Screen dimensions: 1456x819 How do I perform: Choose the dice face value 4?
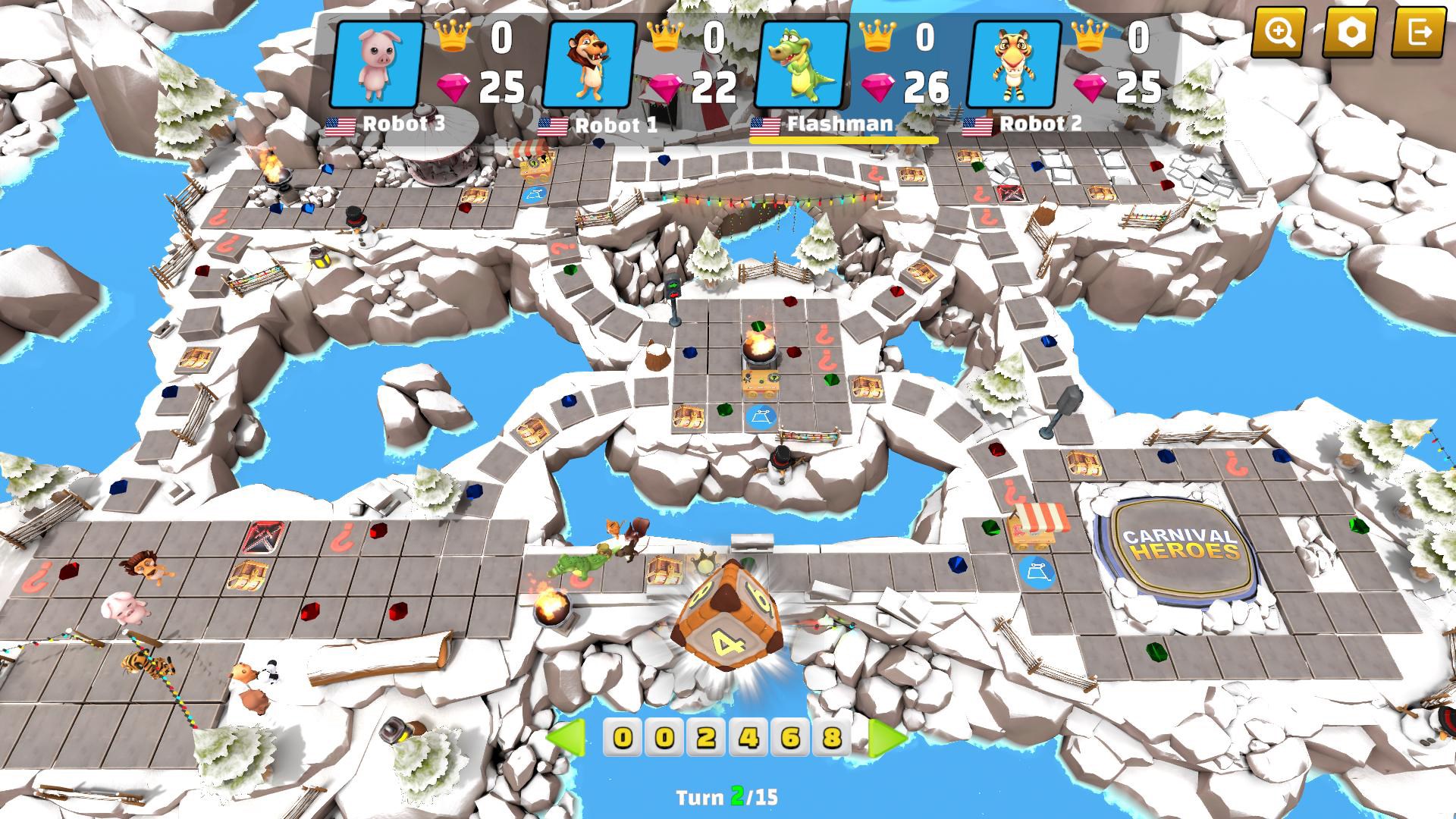pyautogui.click(x=749, y=737)
